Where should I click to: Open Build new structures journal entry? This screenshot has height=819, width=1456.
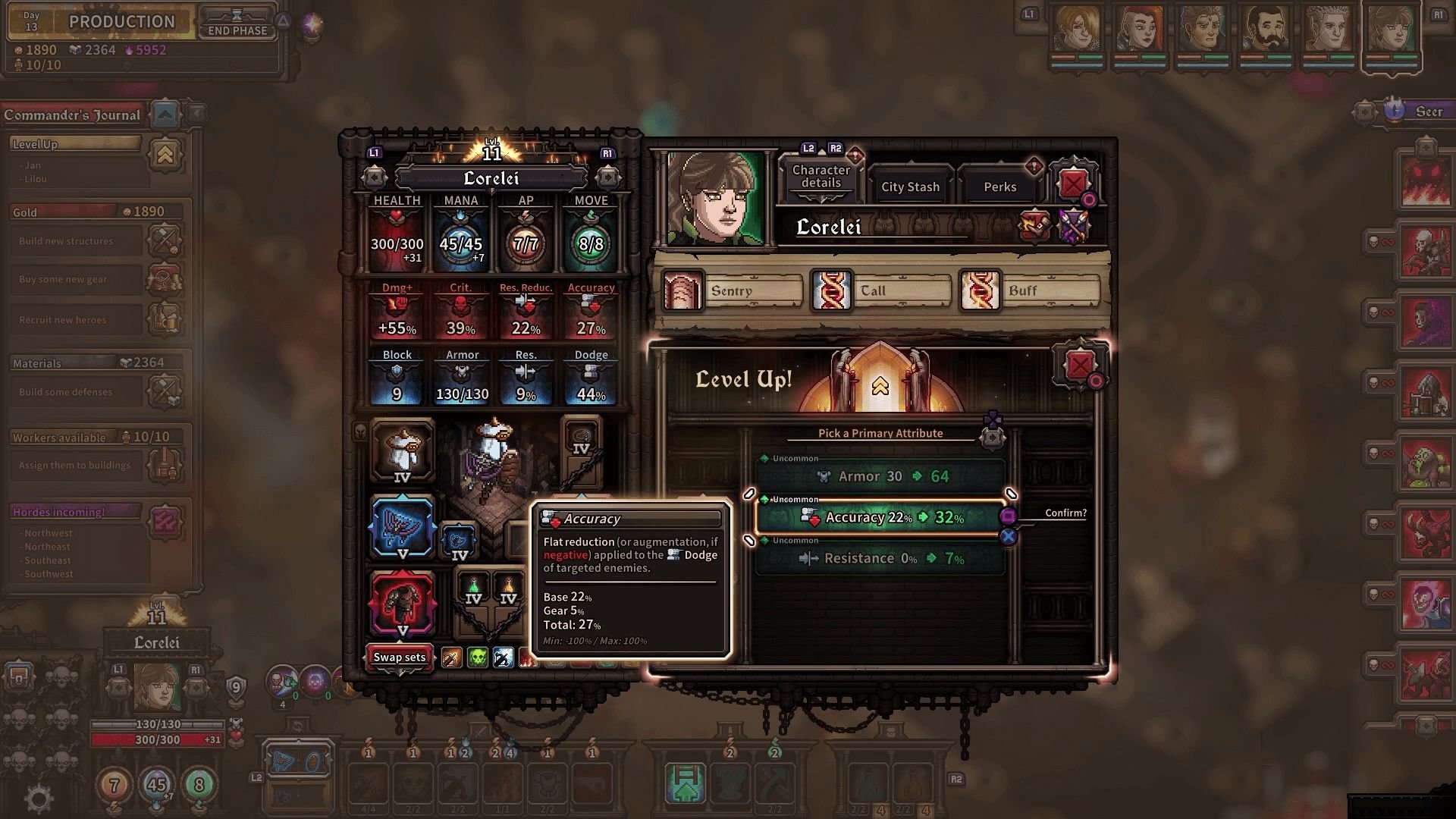coord(77,241)
